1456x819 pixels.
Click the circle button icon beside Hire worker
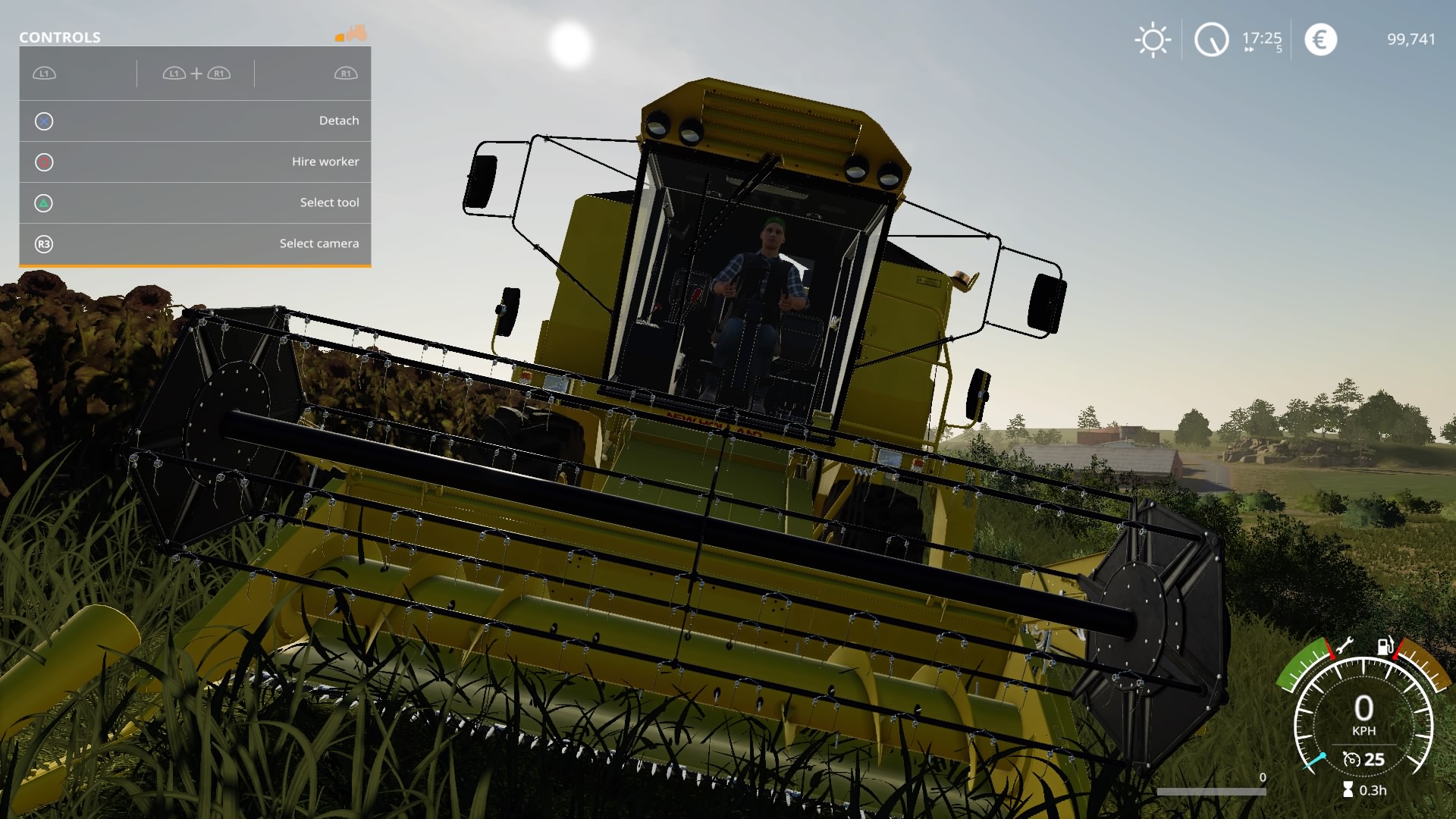click(44, 162)
